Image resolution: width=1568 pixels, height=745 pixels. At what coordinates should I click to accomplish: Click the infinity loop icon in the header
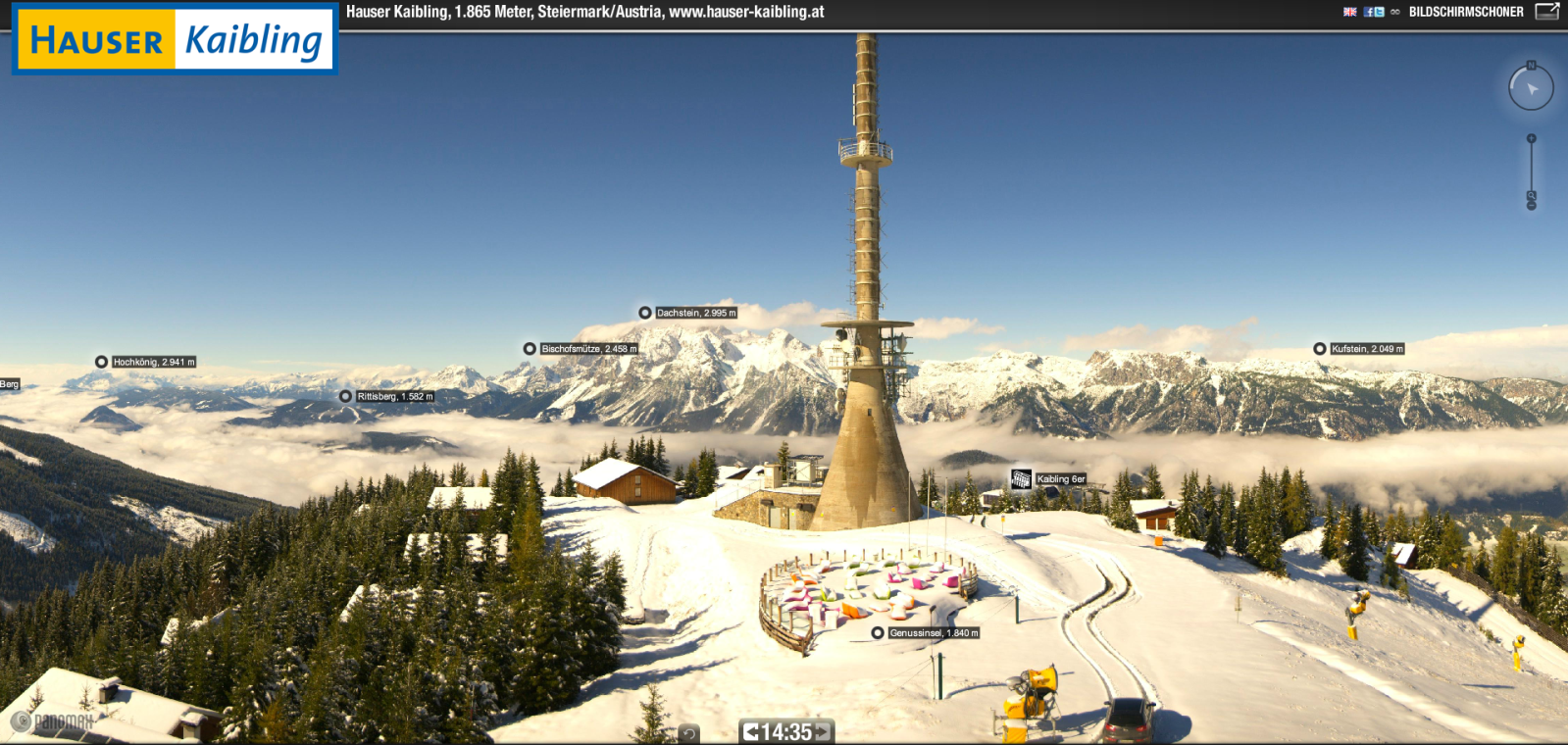coord(1396,13)
